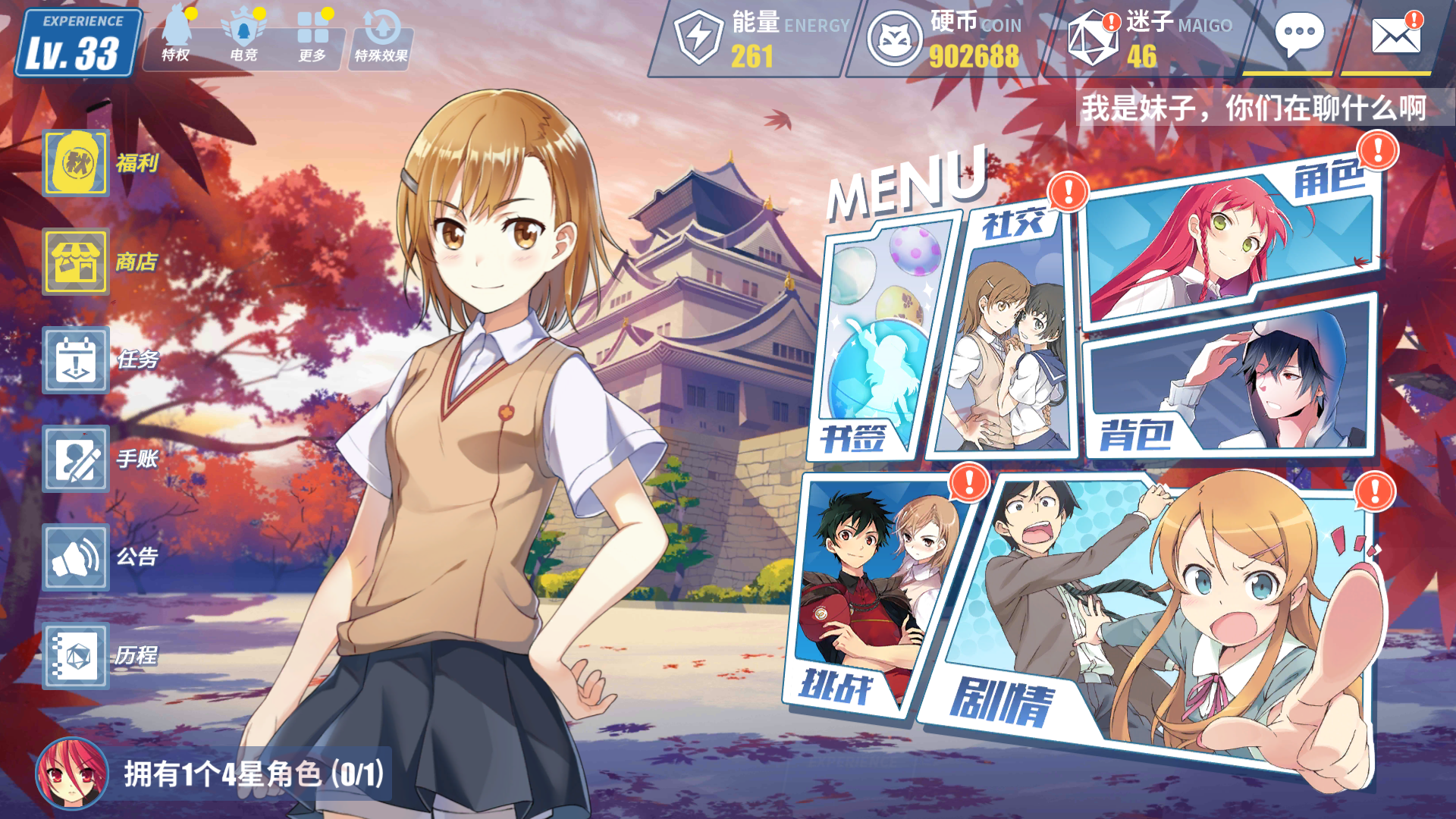Open the 商店 shop

pyautogui.click(x=77, y=262)
